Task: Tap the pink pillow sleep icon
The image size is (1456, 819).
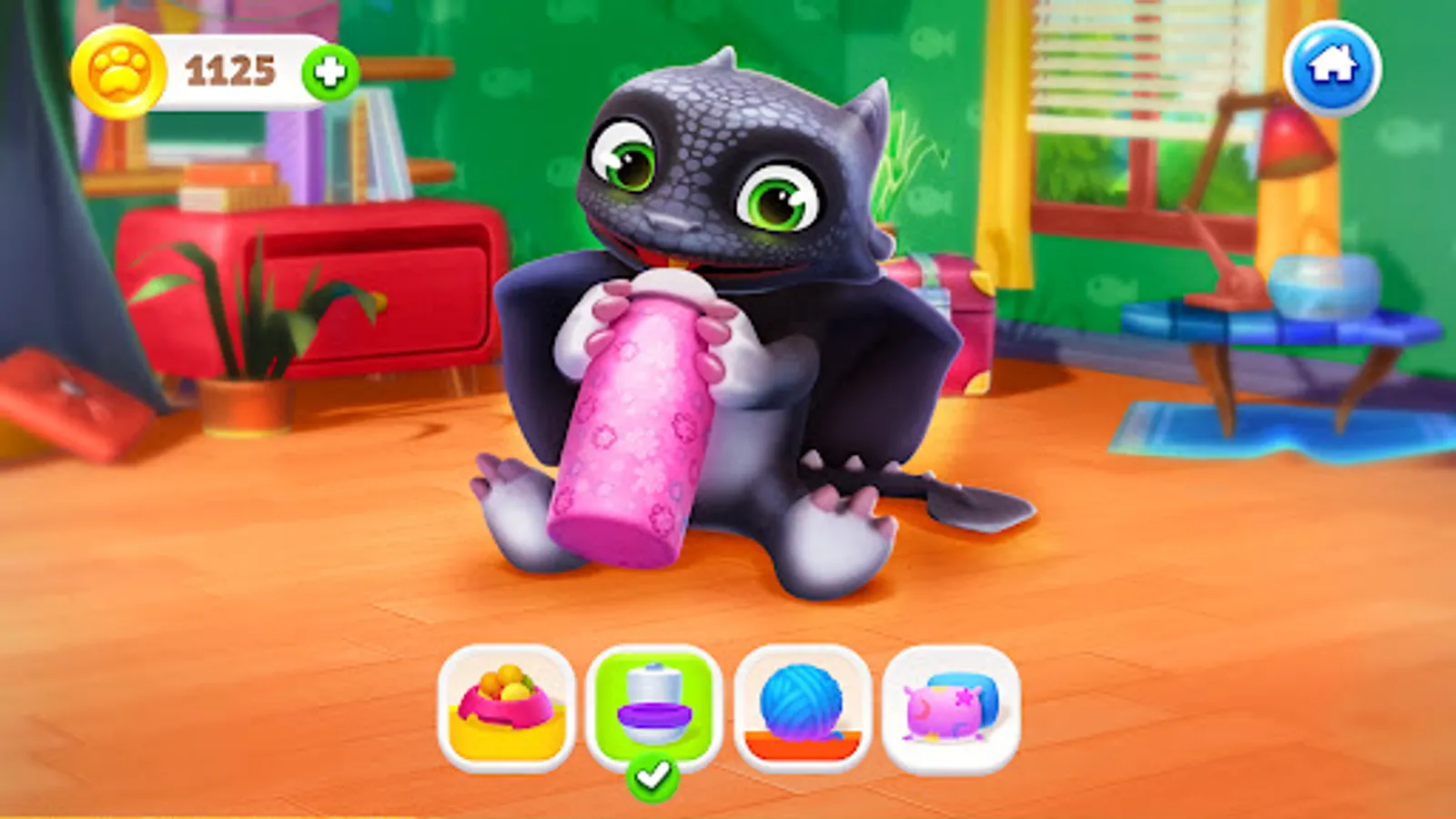Action: [x=945, y=709]
